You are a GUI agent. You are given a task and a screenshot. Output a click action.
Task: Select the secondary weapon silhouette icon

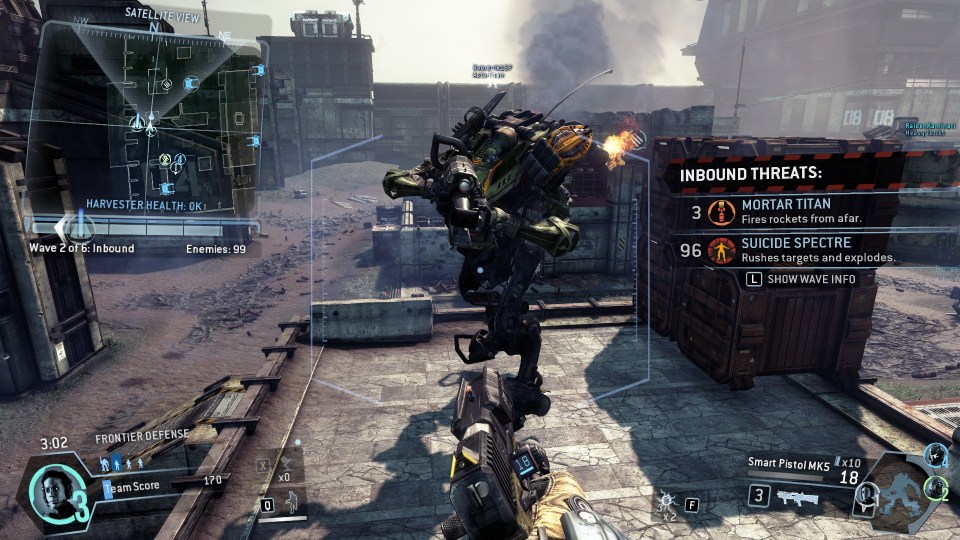coord(798,496)
